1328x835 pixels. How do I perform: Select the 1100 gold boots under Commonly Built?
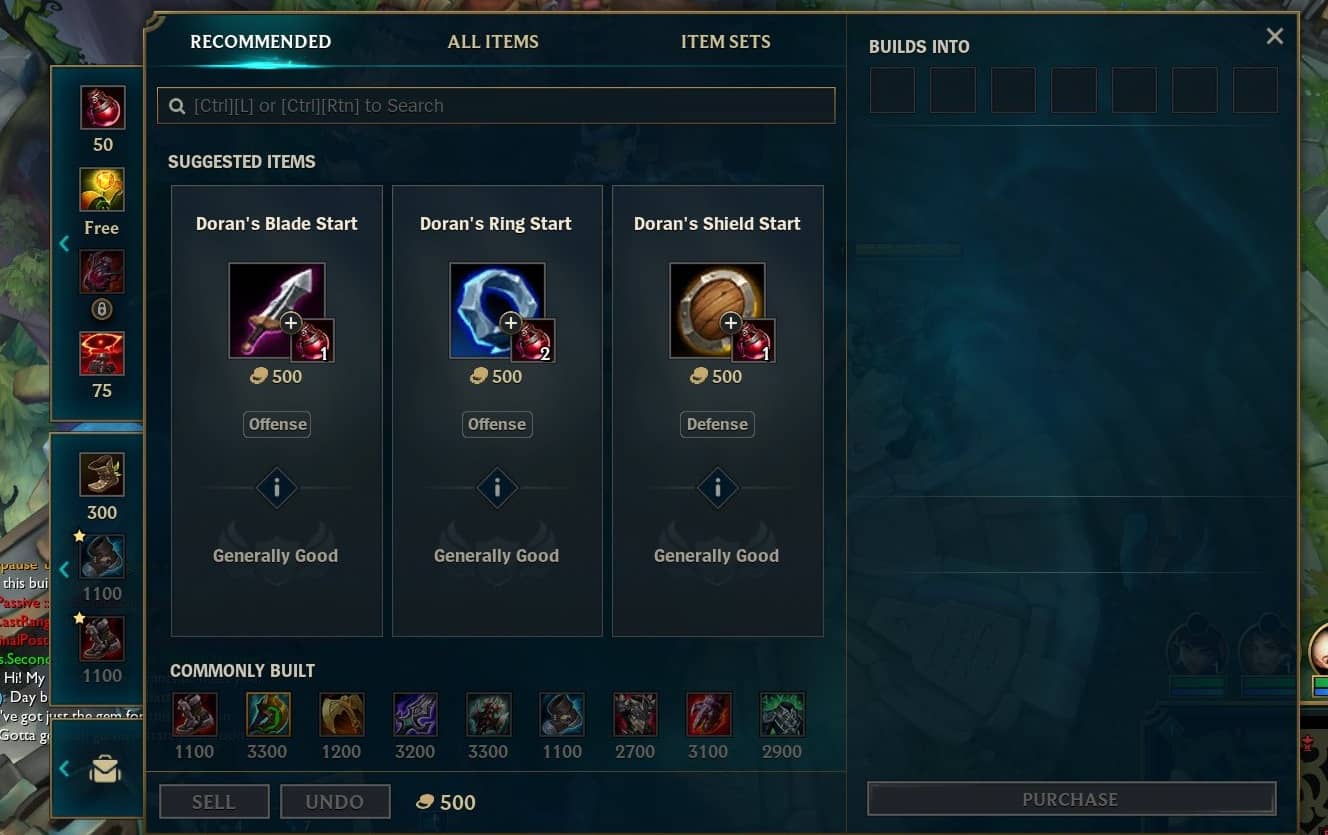click(194, 714)
